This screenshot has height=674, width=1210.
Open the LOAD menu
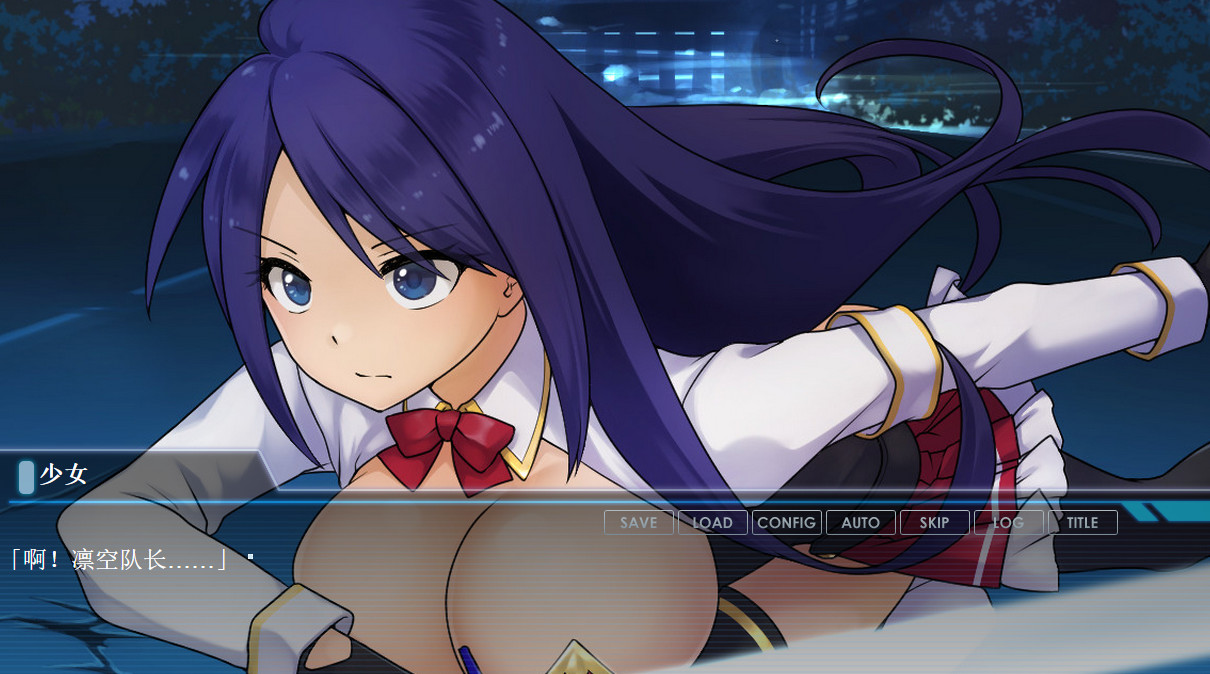point(712,523)
